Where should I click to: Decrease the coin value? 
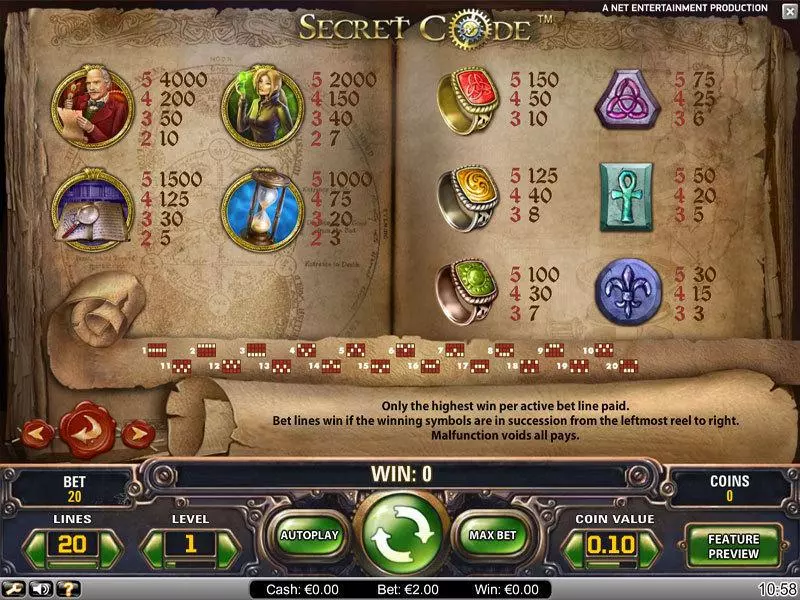[573, 547]
